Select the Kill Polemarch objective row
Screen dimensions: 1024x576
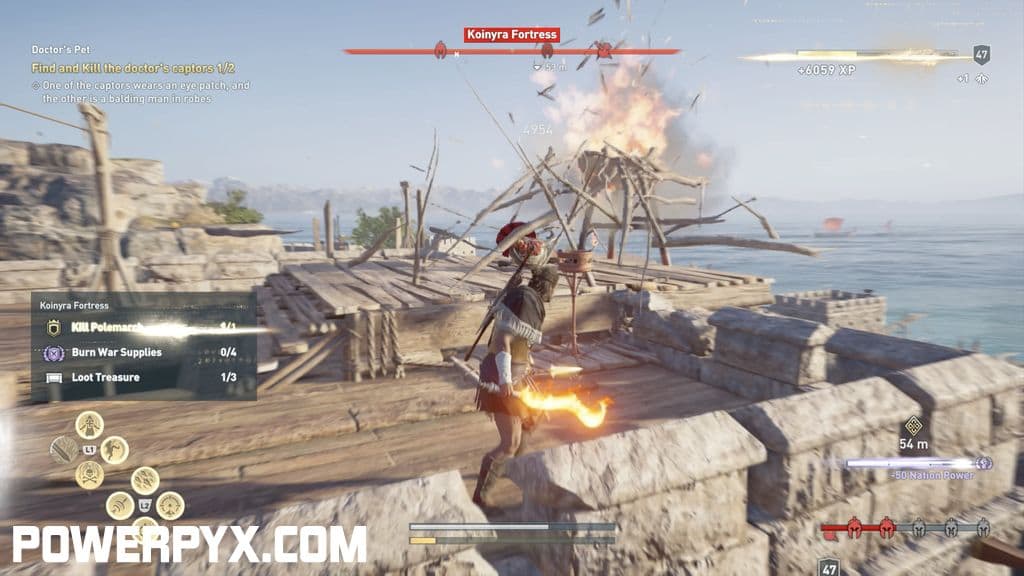pos(142,327)
